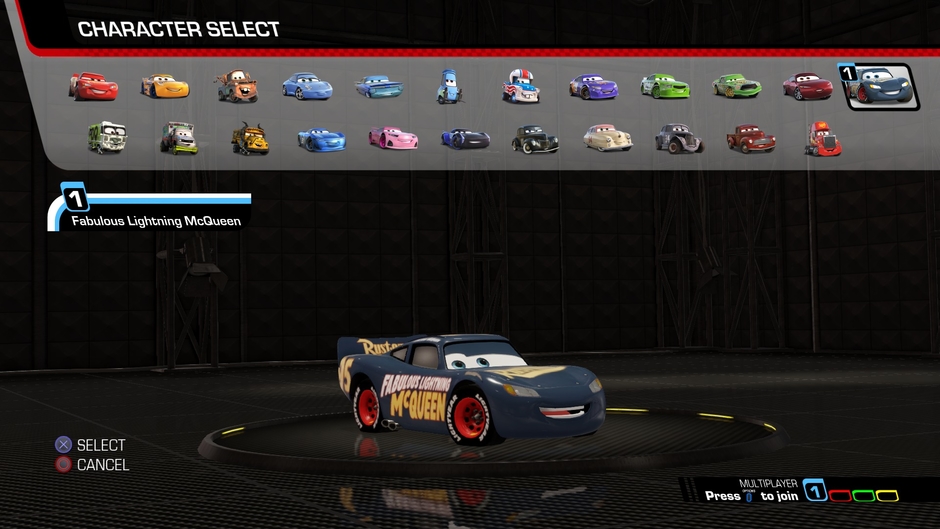Choose Mack the red semi truck

click(822, 139)
